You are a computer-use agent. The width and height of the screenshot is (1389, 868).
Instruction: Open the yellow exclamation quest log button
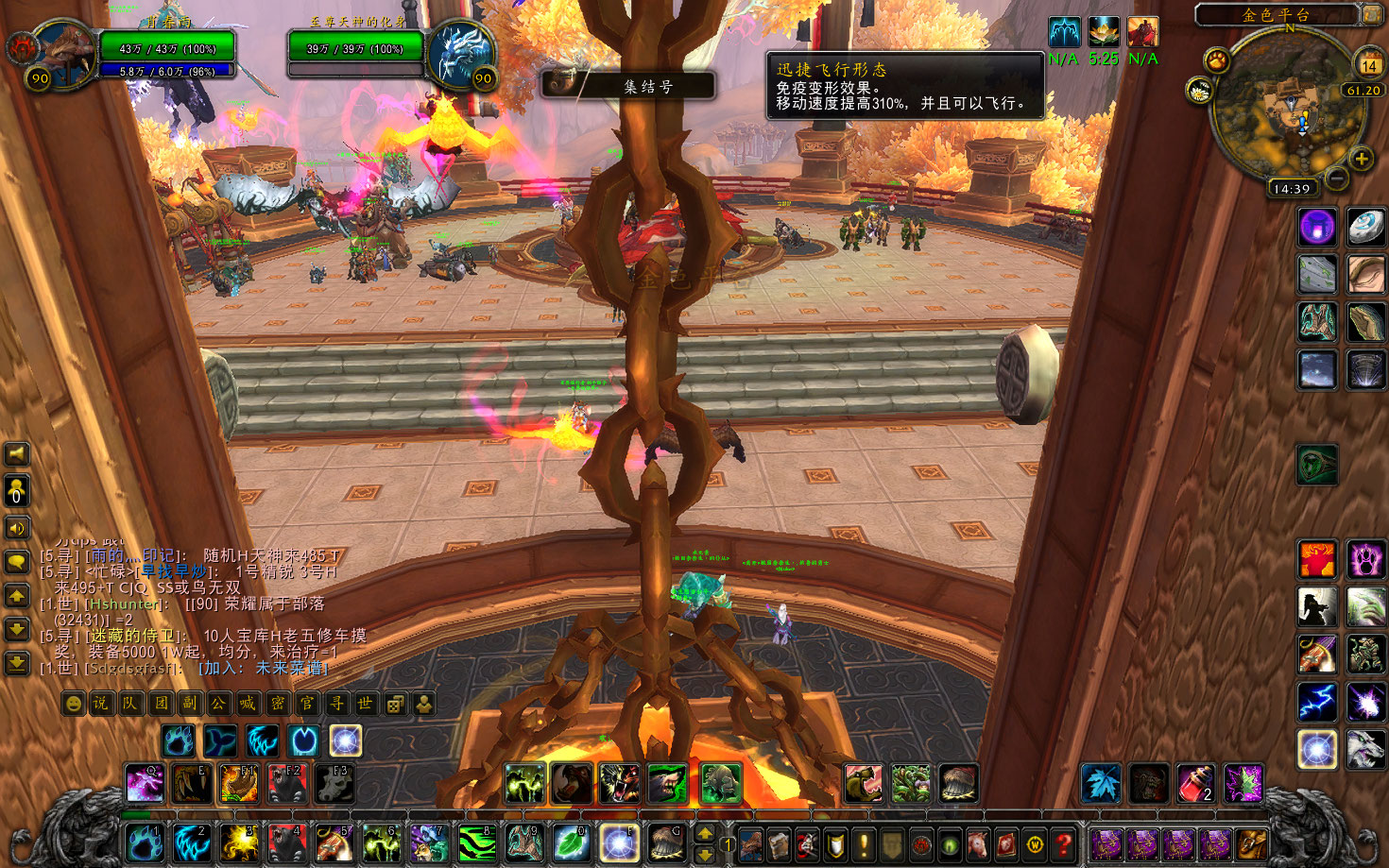(864, 843)
